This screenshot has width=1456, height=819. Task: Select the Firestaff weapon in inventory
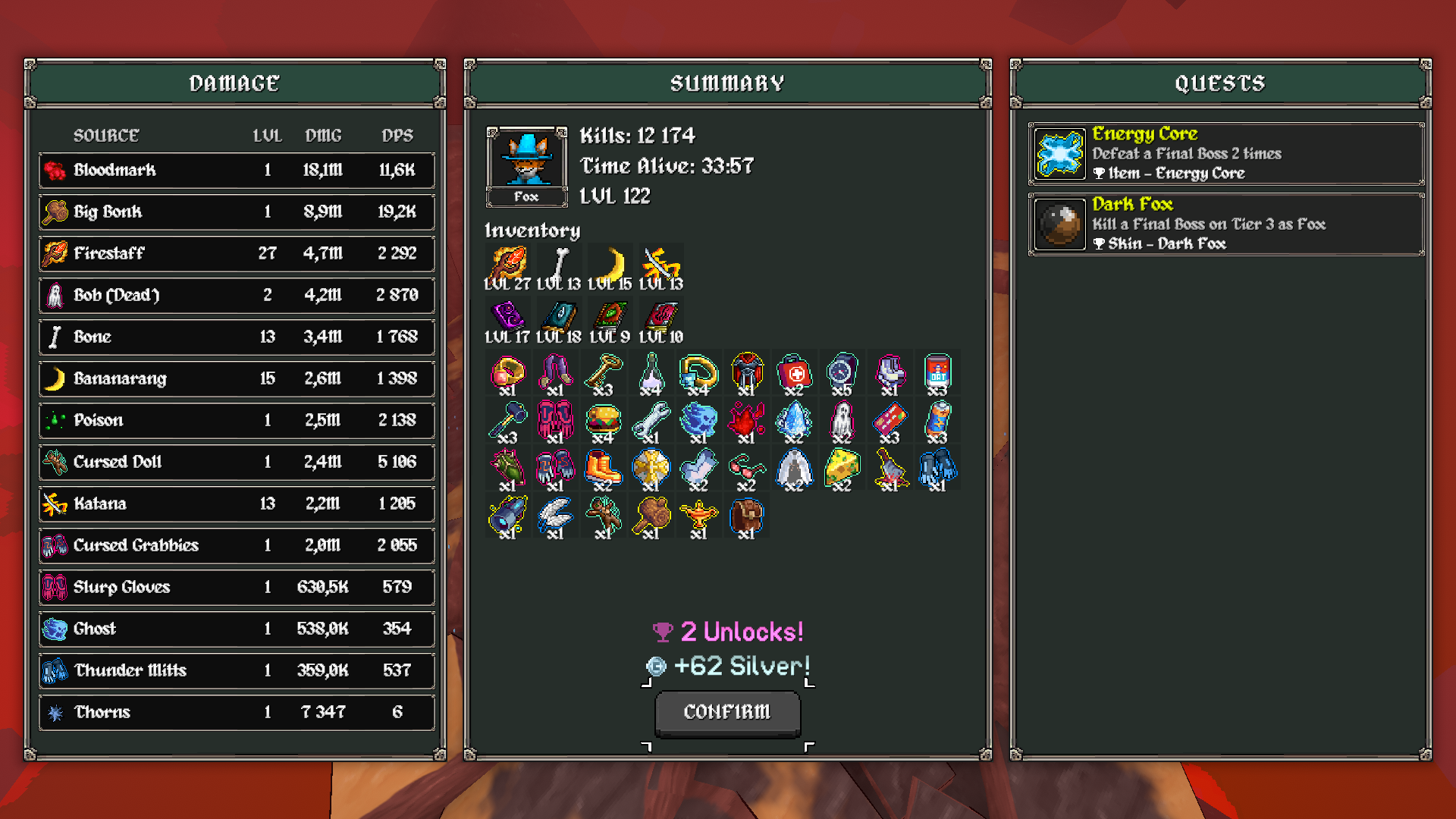click(x=507, y=266)
